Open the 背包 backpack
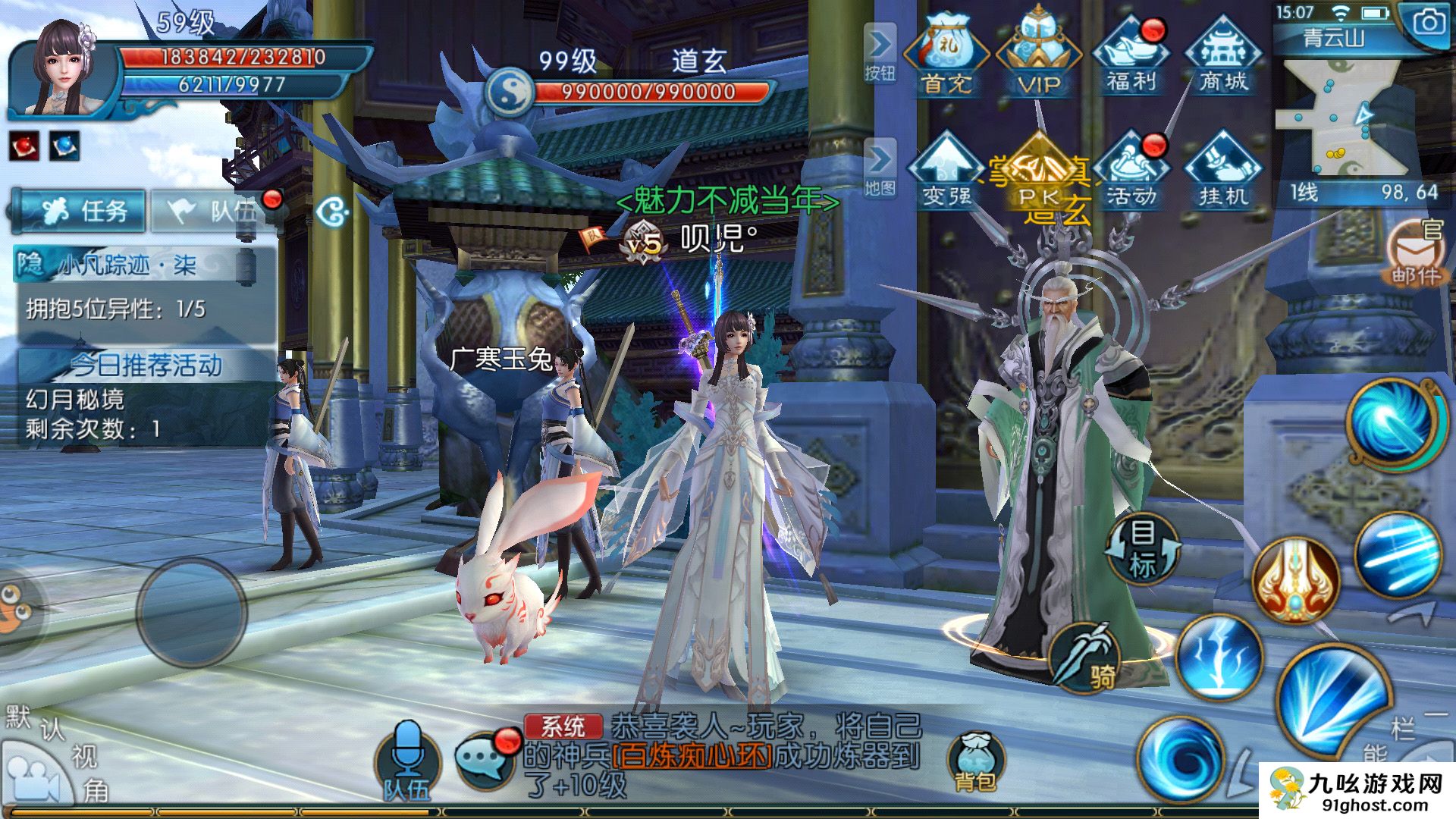Screen dimensions: 1456x819 (x=974, y=762)
